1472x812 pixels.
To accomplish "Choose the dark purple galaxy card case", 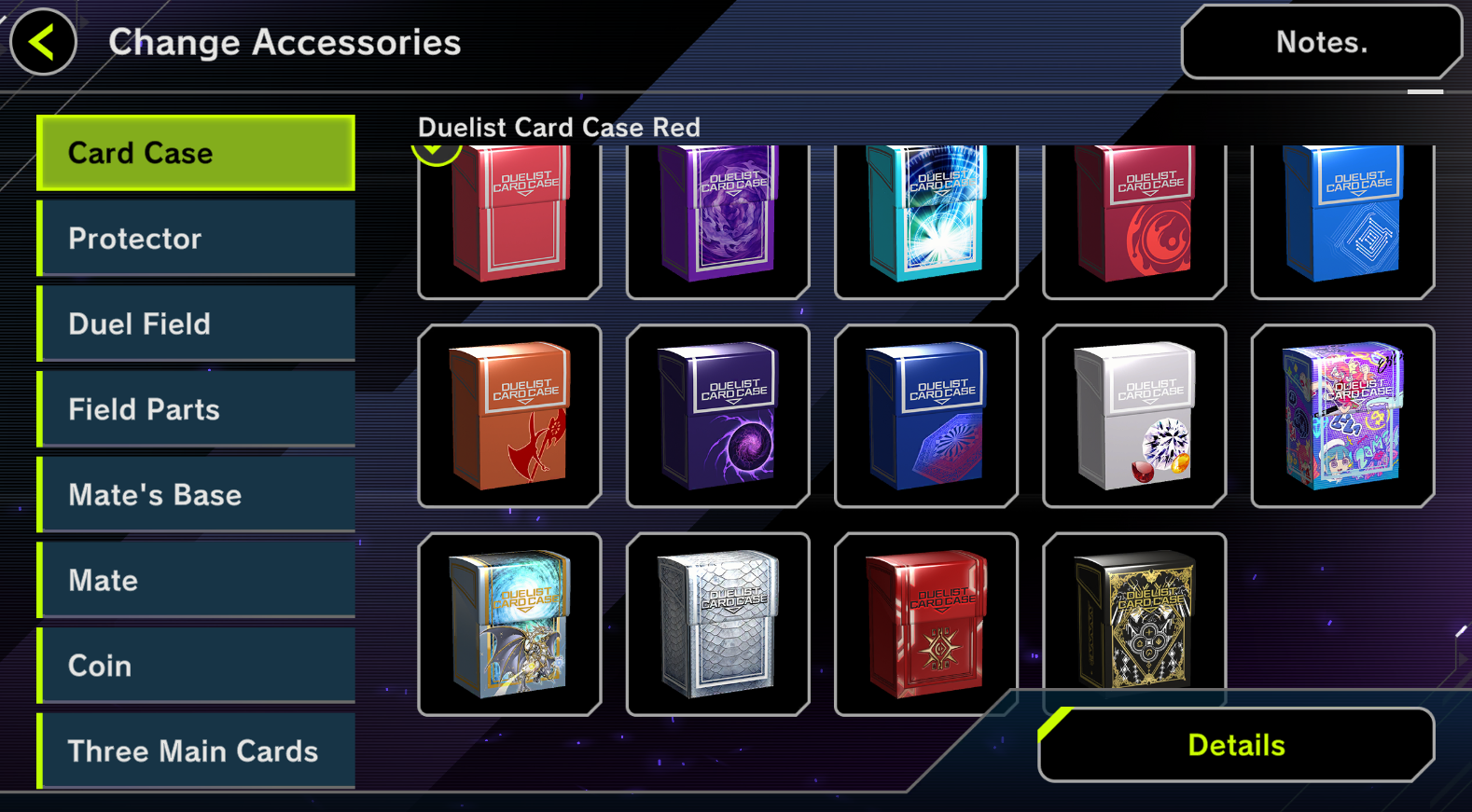I will tap(717, 416).
